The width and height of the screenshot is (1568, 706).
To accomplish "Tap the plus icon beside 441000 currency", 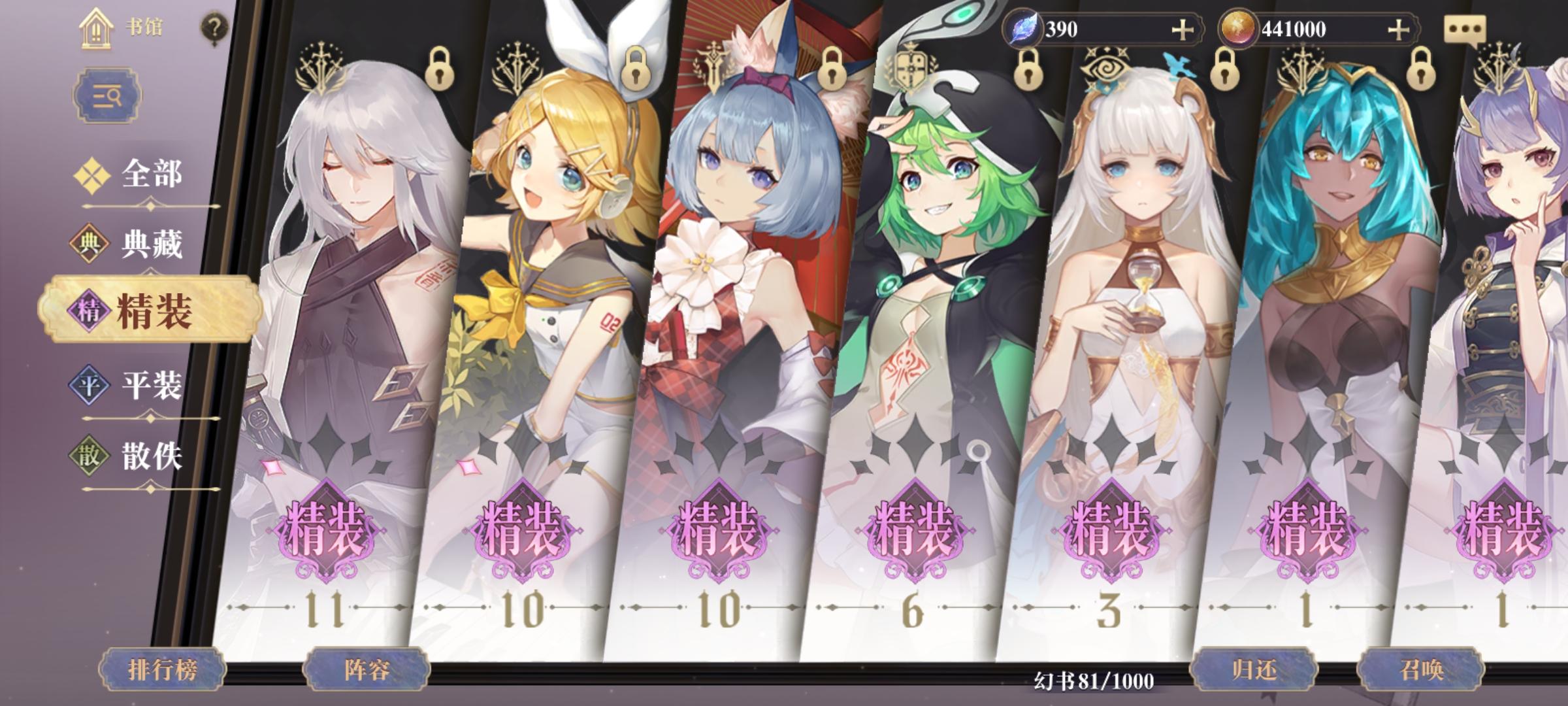I will pyautogui.click(x=1399, y=29).
